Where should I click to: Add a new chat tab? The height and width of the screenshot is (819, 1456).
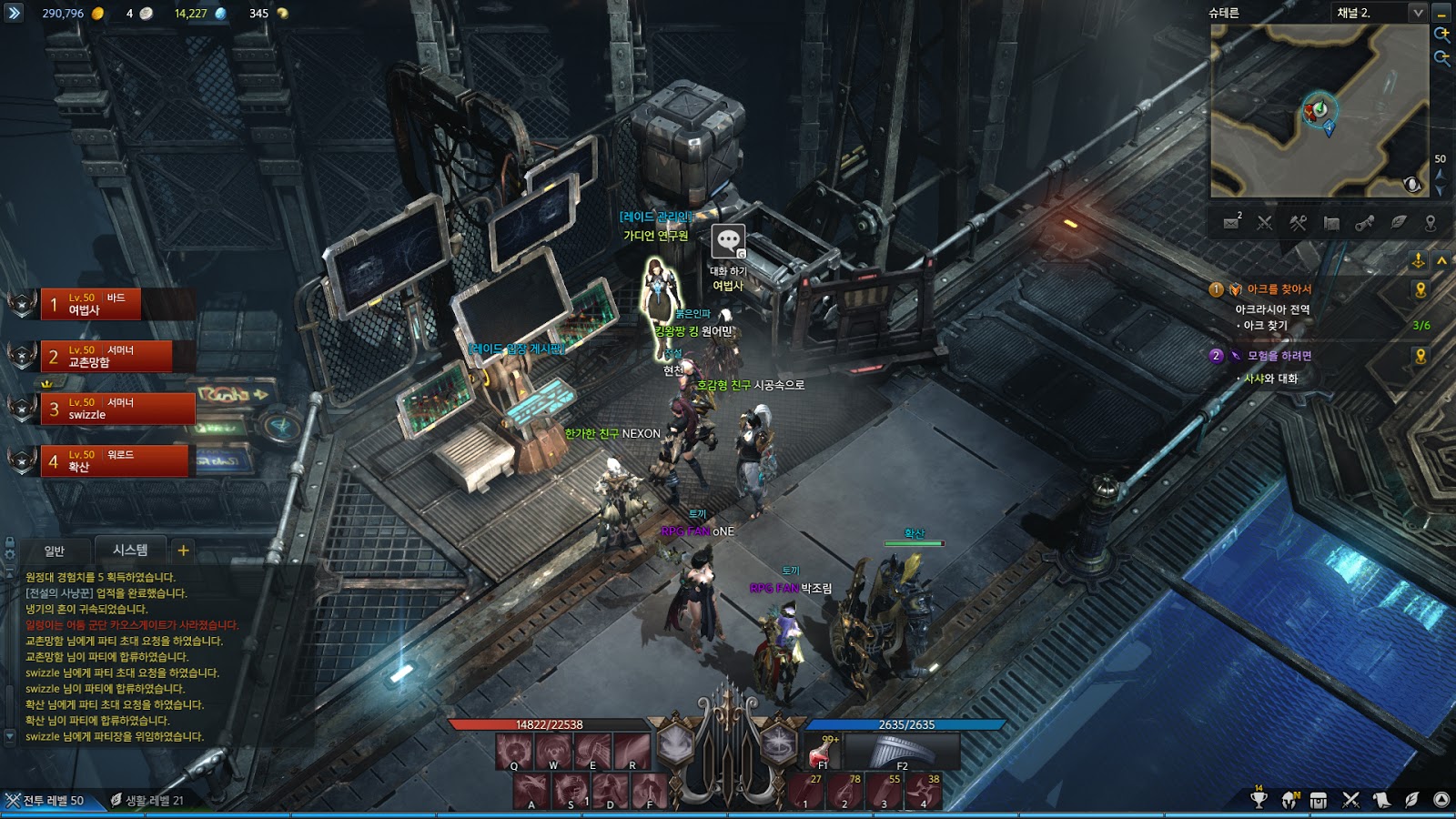coord(183,551)
